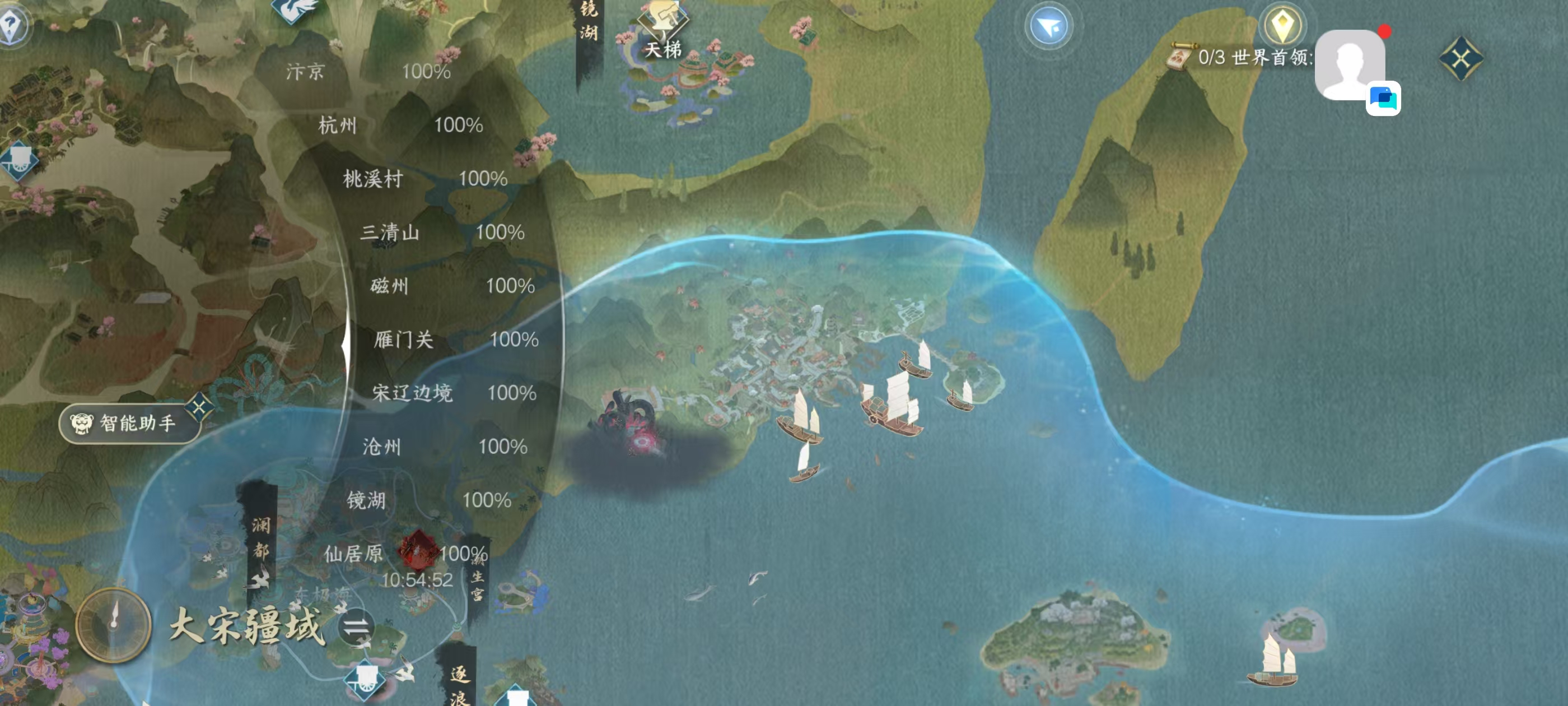This screenshot has height=706, width=1568.
Task: Close the map with the diamond X
Action: coord(1461,58)
